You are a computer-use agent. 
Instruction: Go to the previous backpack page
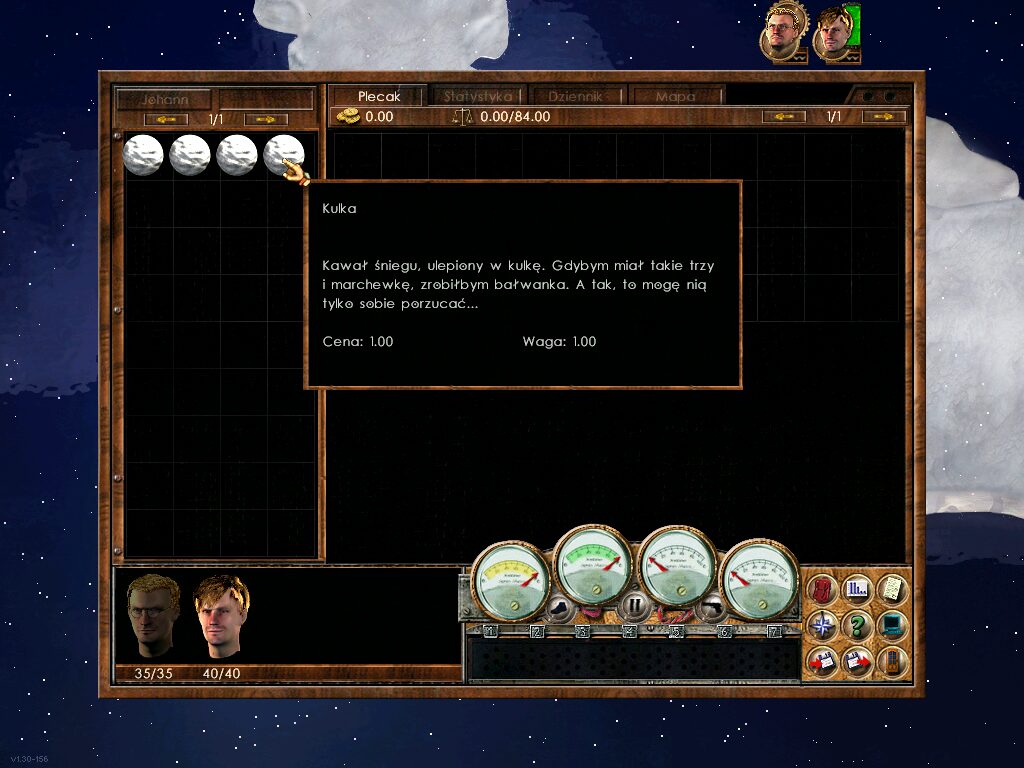coord(784,117)
